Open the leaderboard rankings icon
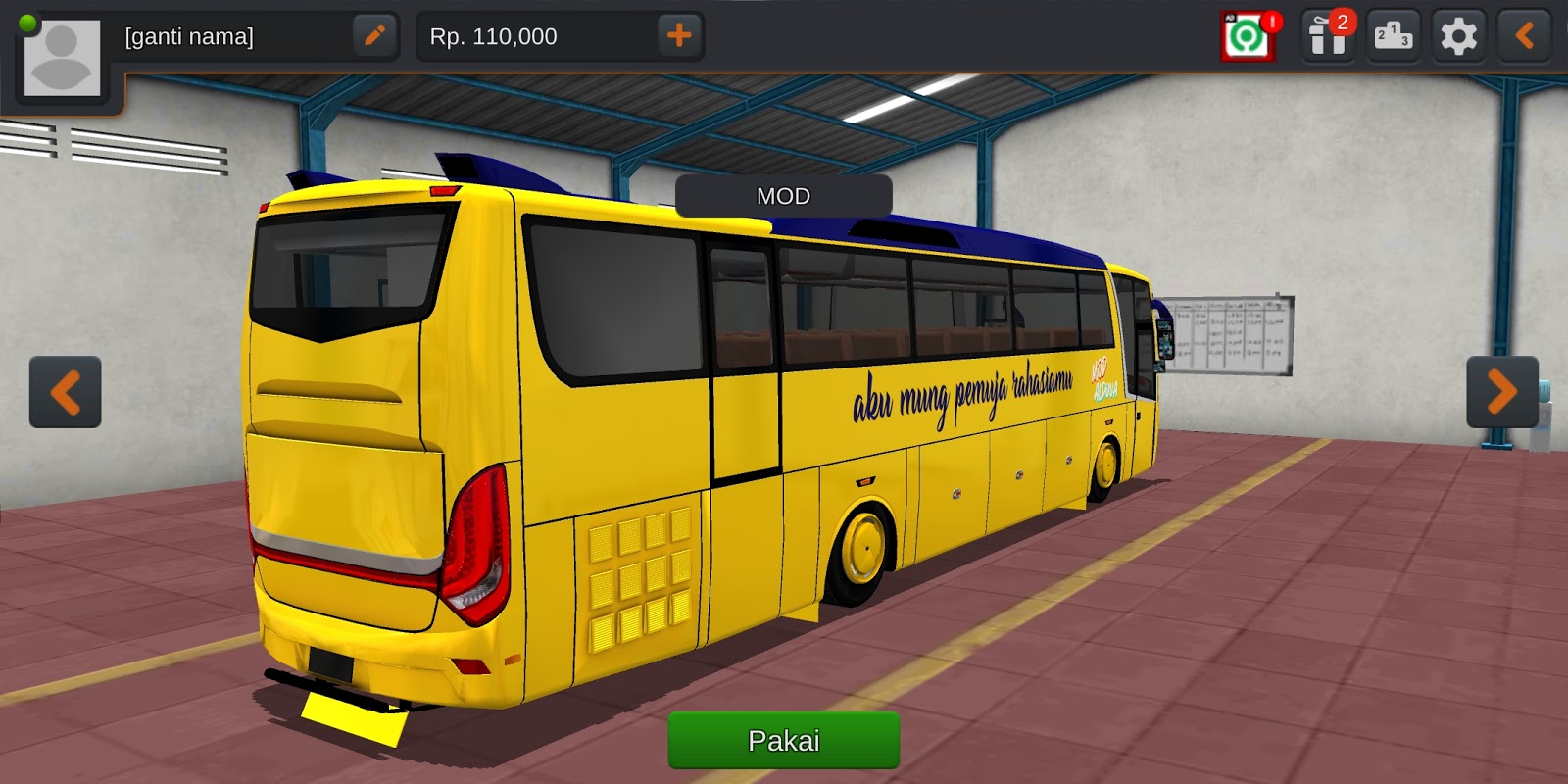The height and width of the screenshot is (784, 1568). point(1394,35)
